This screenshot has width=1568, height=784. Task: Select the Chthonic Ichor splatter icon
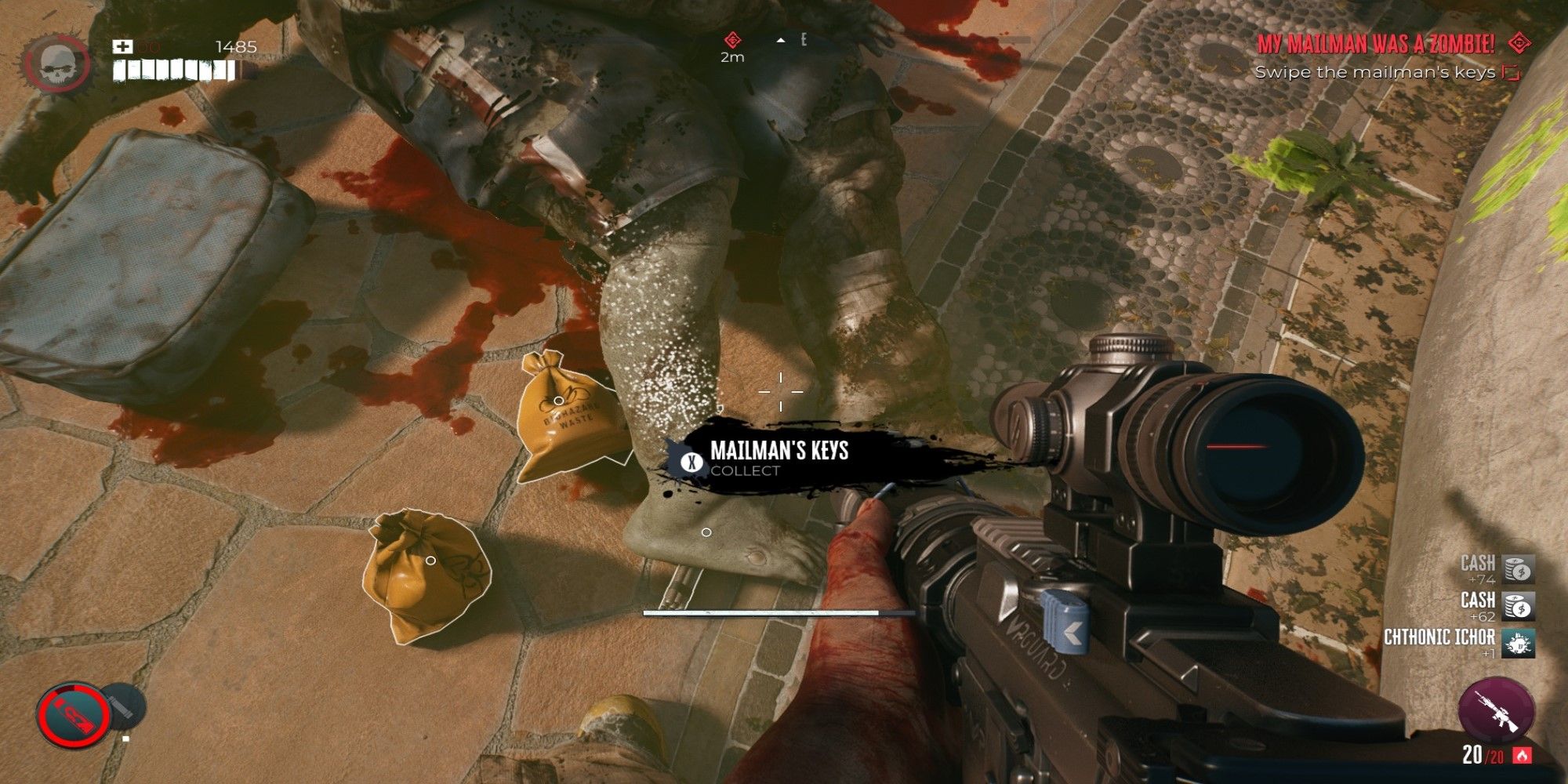click(x=1519, y=643)
